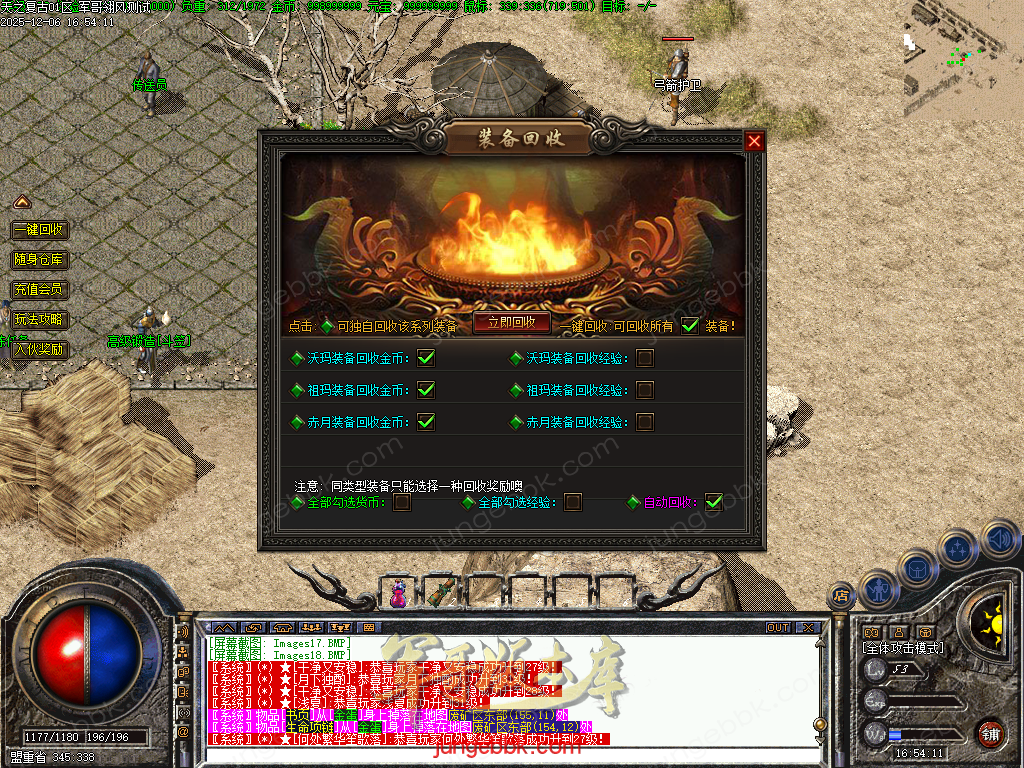The image size is (1024, 768).
Task: Open the 充值会员 side button
Action: point(40,290)
